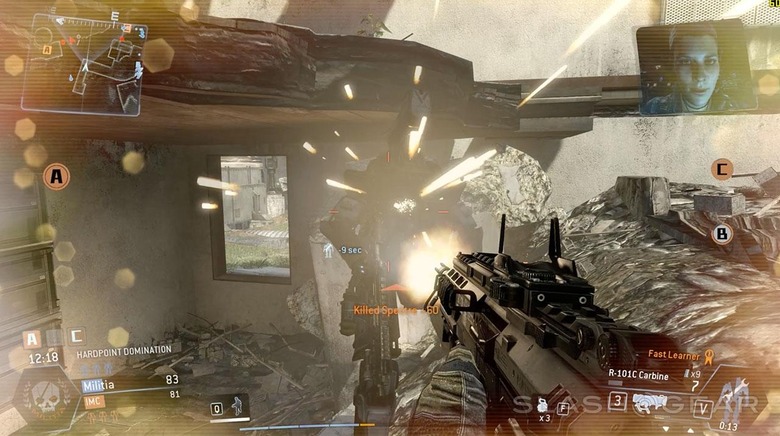The width and height of the screenshot is (780, 436).
Task: Select the frag grenade ordnance icon
Action: point(542,403)
